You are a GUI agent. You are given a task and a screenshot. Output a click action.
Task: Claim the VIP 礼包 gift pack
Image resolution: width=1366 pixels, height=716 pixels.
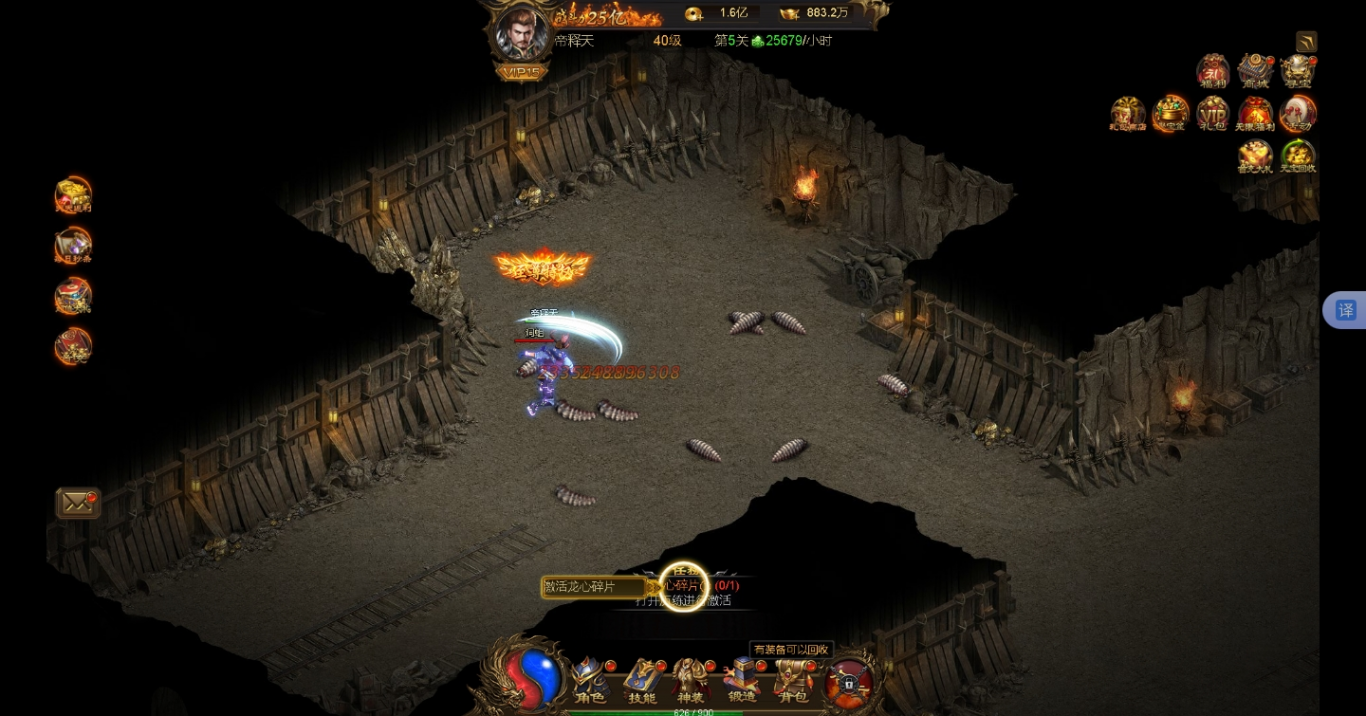[x=1213, y=114]
